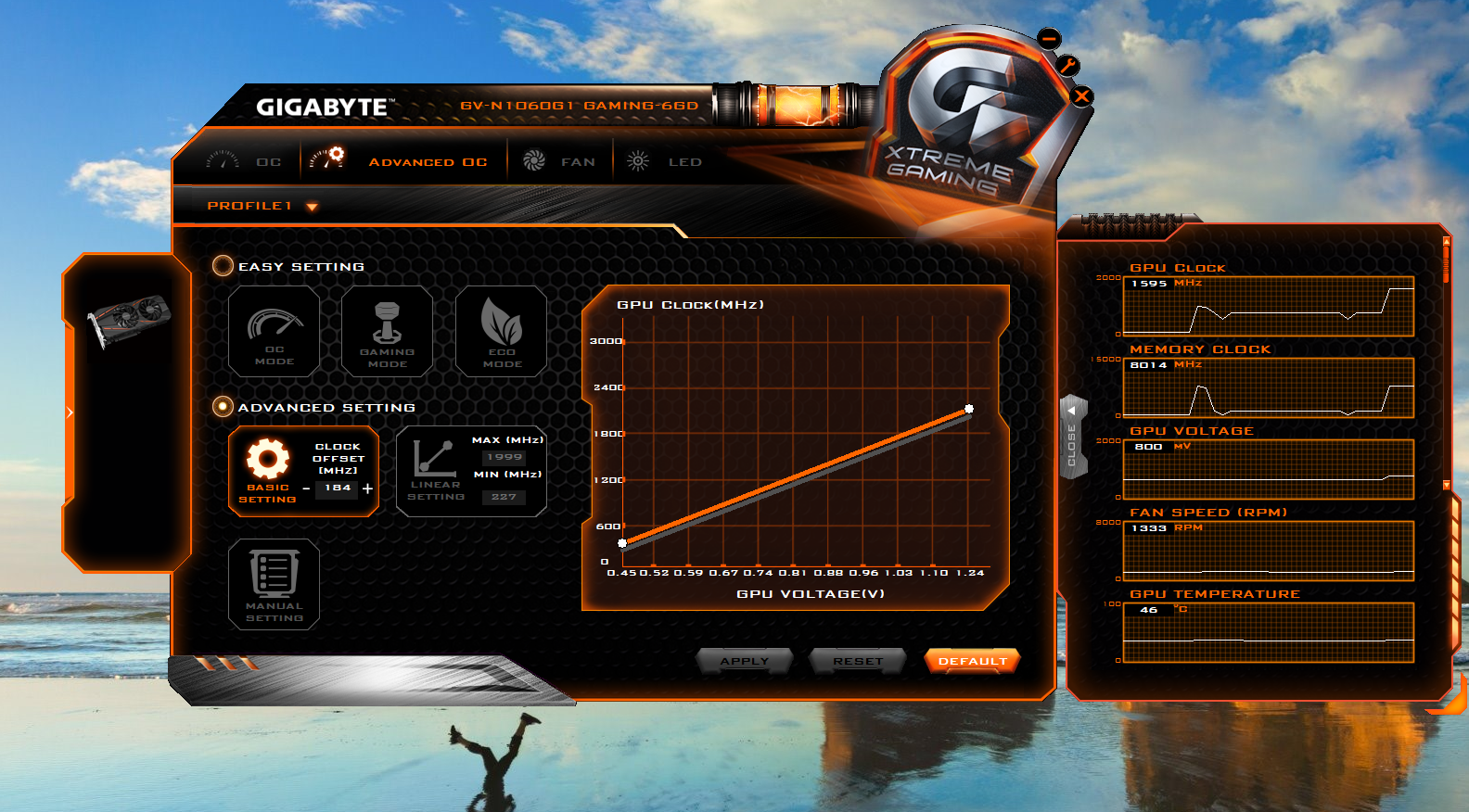Click the wrench settings icon
The height and width of the screenshot is (812, 1469).
pos(1068,65)
